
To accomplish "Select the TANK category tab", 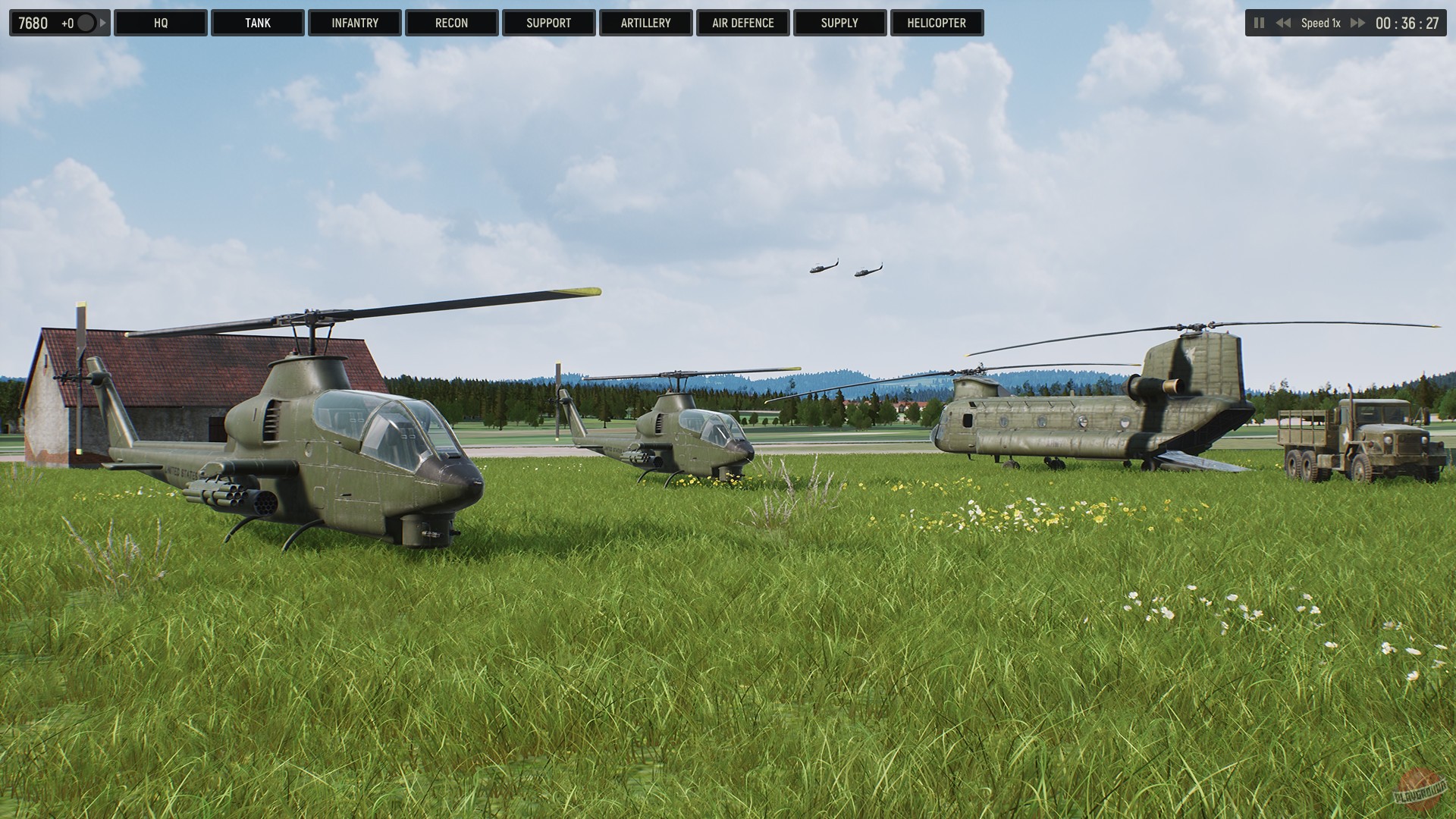I will click(x=258, y=23).
